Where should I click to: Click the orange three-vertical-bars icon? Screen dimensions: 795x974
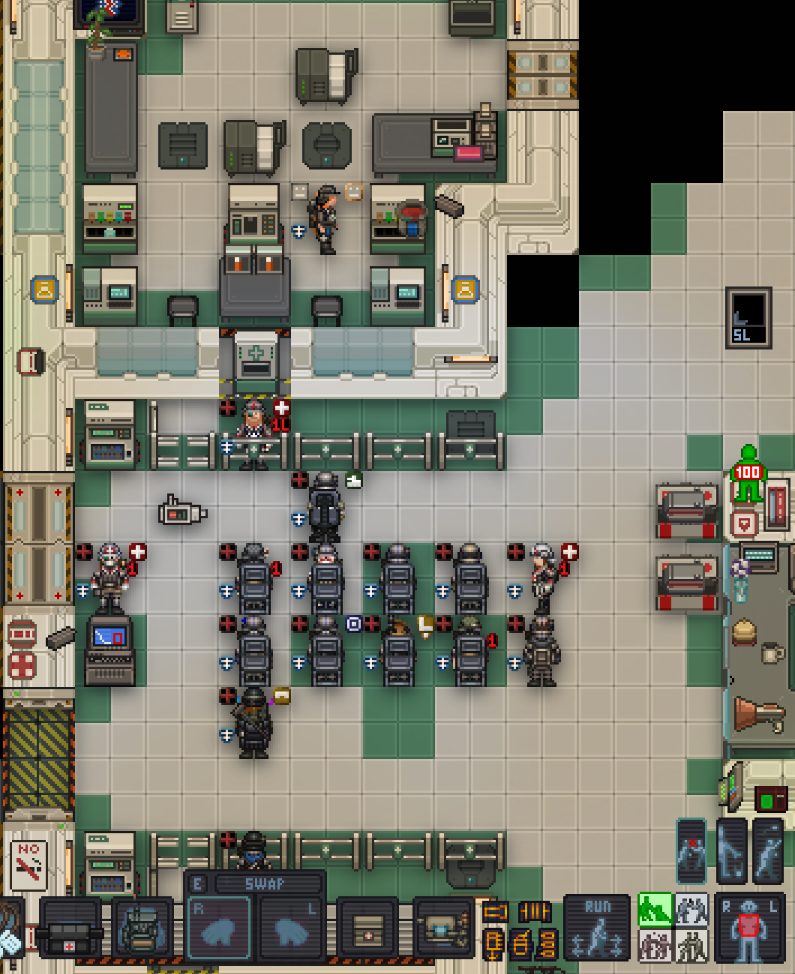pos(534,912)
